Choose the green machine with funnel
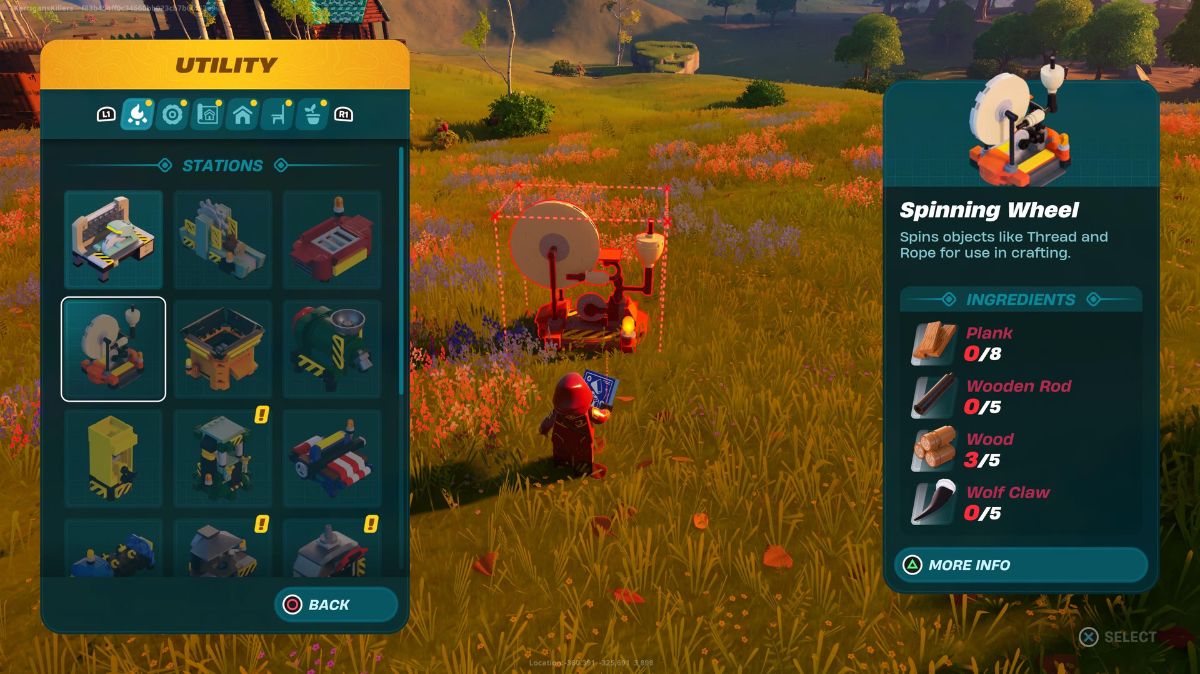Viewport: 1200px width, 674px height. click(332, 349)
